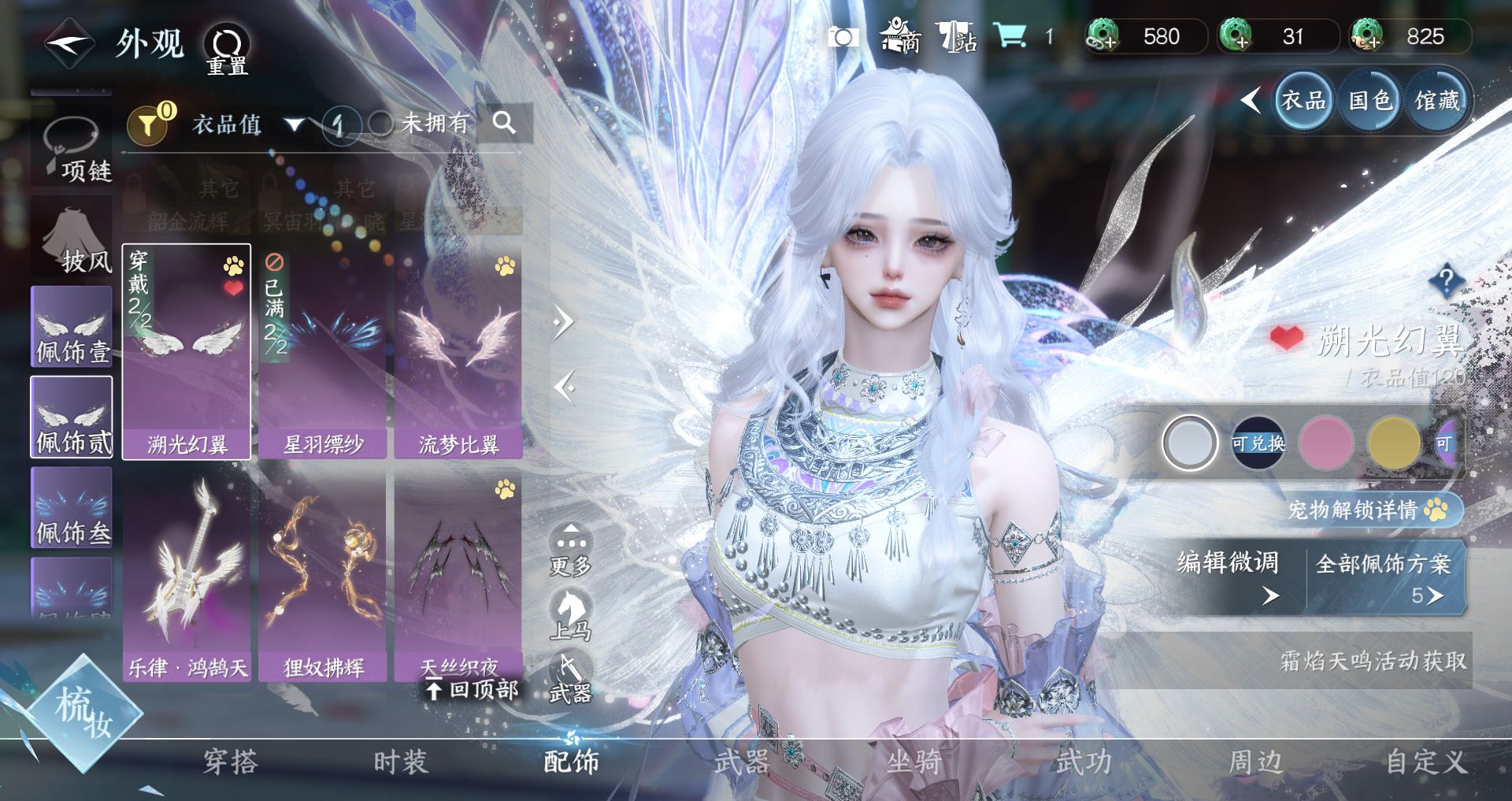Screen dimensions: 1512x801
Task: Choose the 流梦比翼 wings item
Action: 458,351
